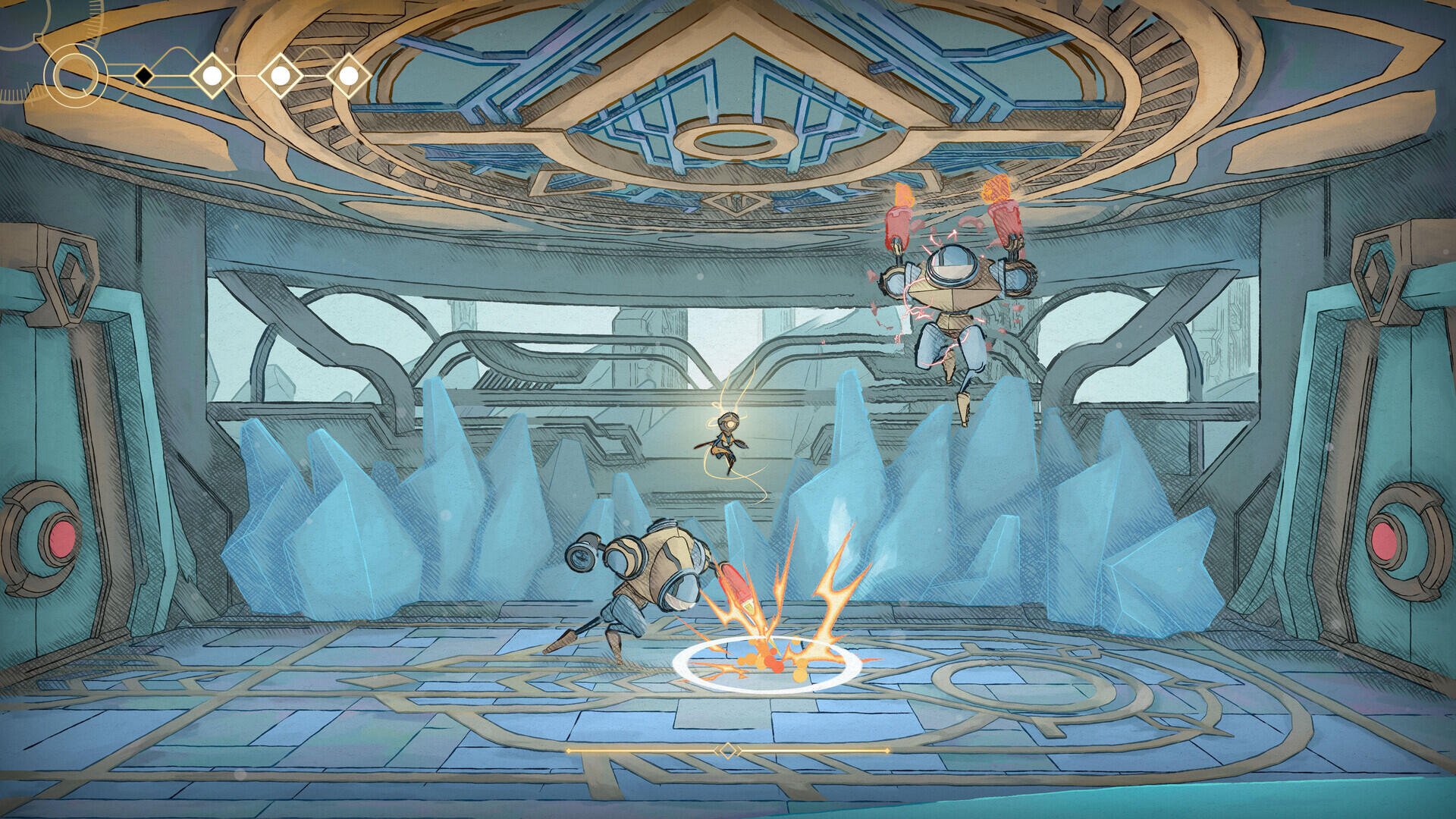Select the circular emblem in the HUD tracker

[x=76, y=74]
